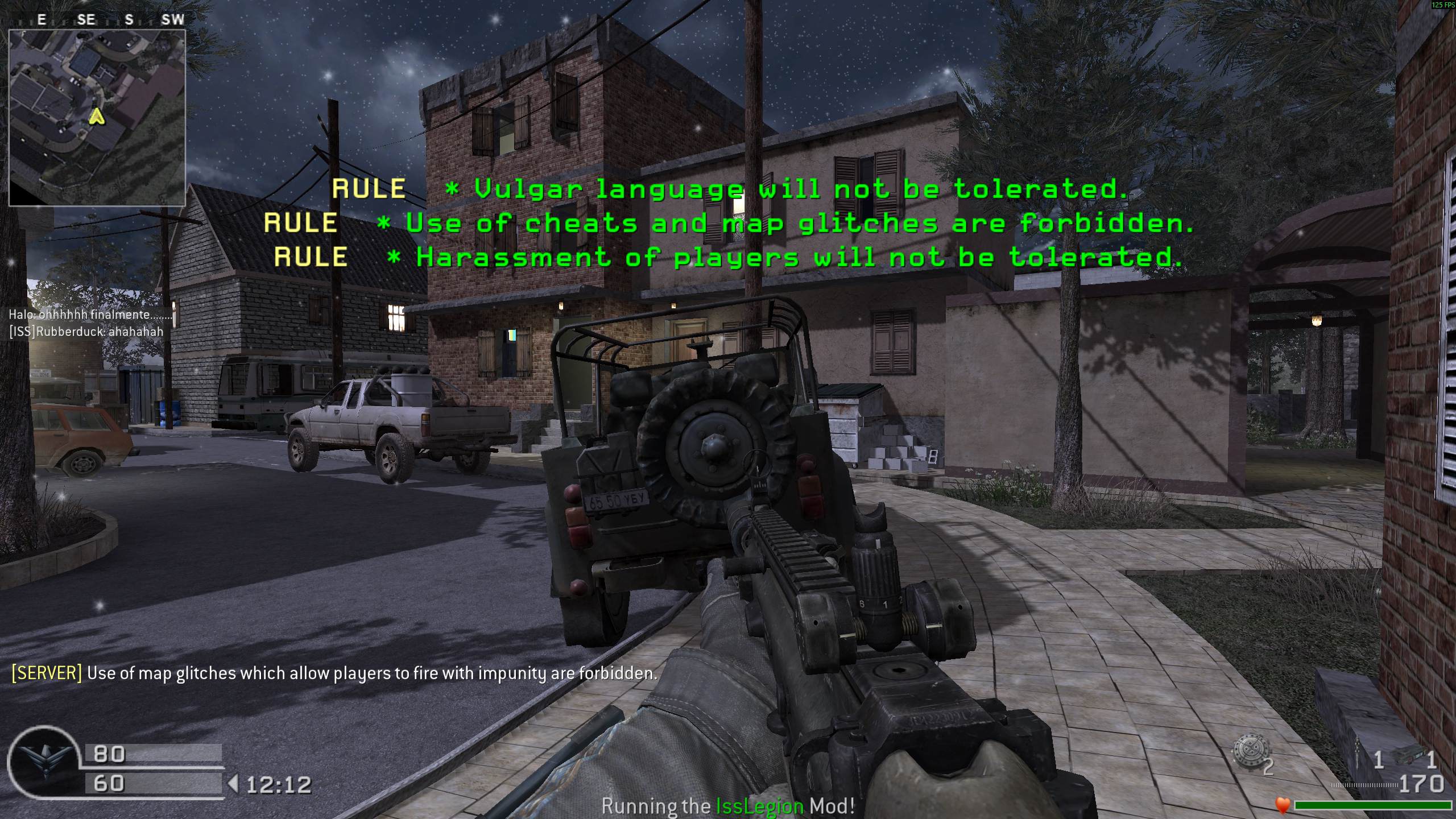Select Halo's chat message
Screen dimensions: 1456x819
(91, 315)
